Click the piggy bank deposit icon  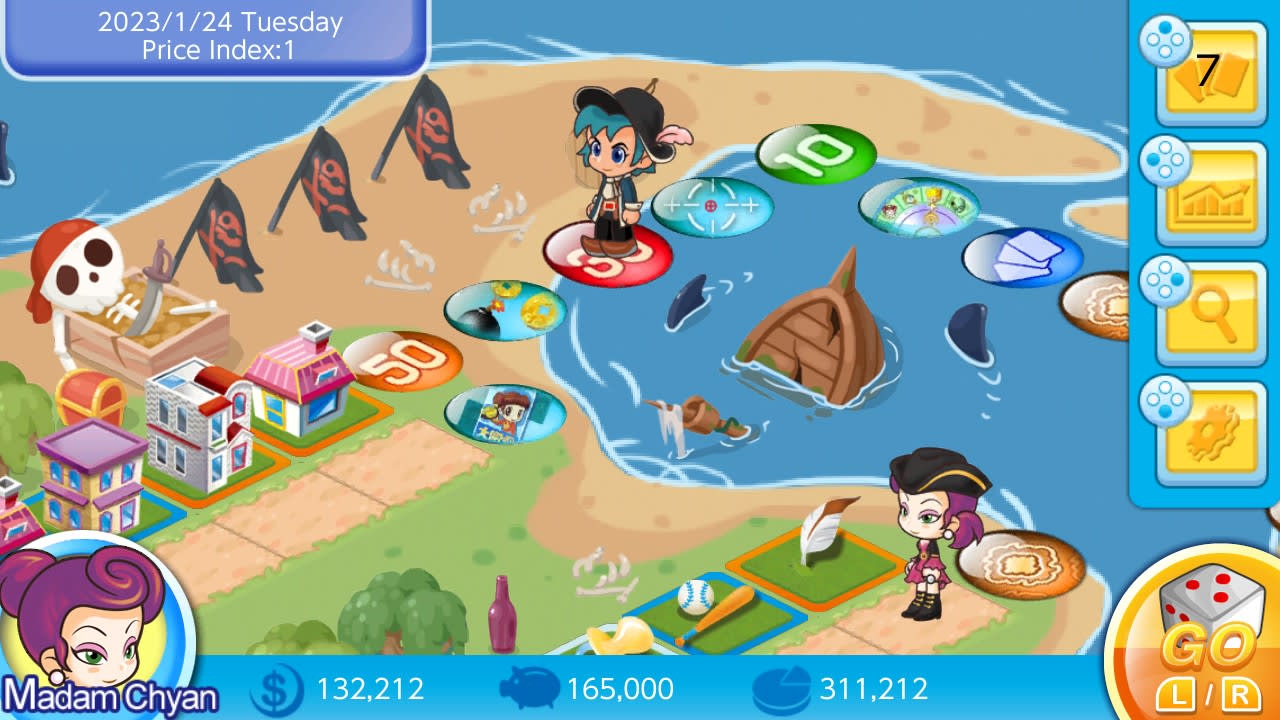click(x=530, y=689)
